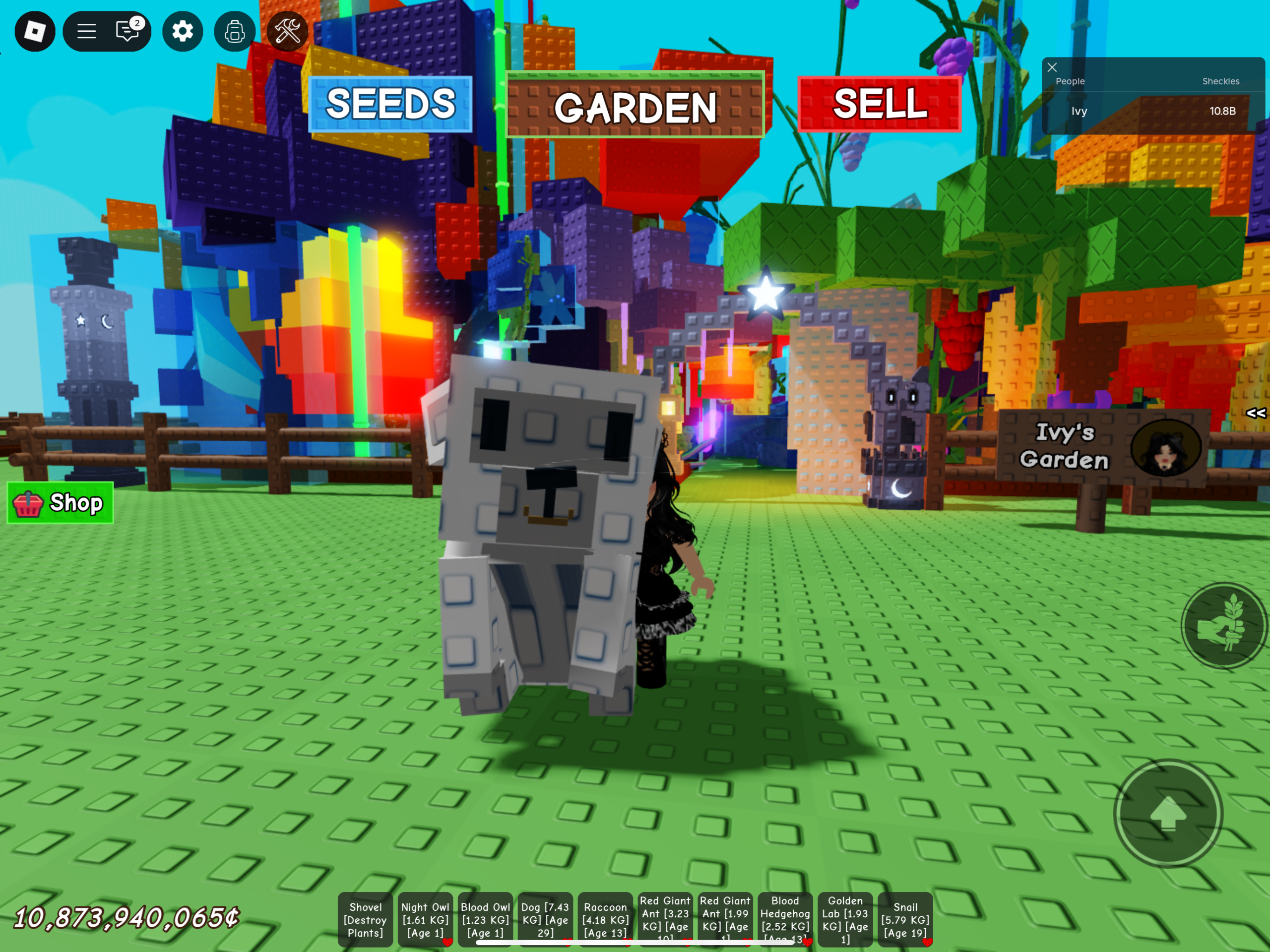Image resolution: width=1270 pixels, height=952 pixels.
Task: Teleport to the SELL stand
Action: click(880, 105)
